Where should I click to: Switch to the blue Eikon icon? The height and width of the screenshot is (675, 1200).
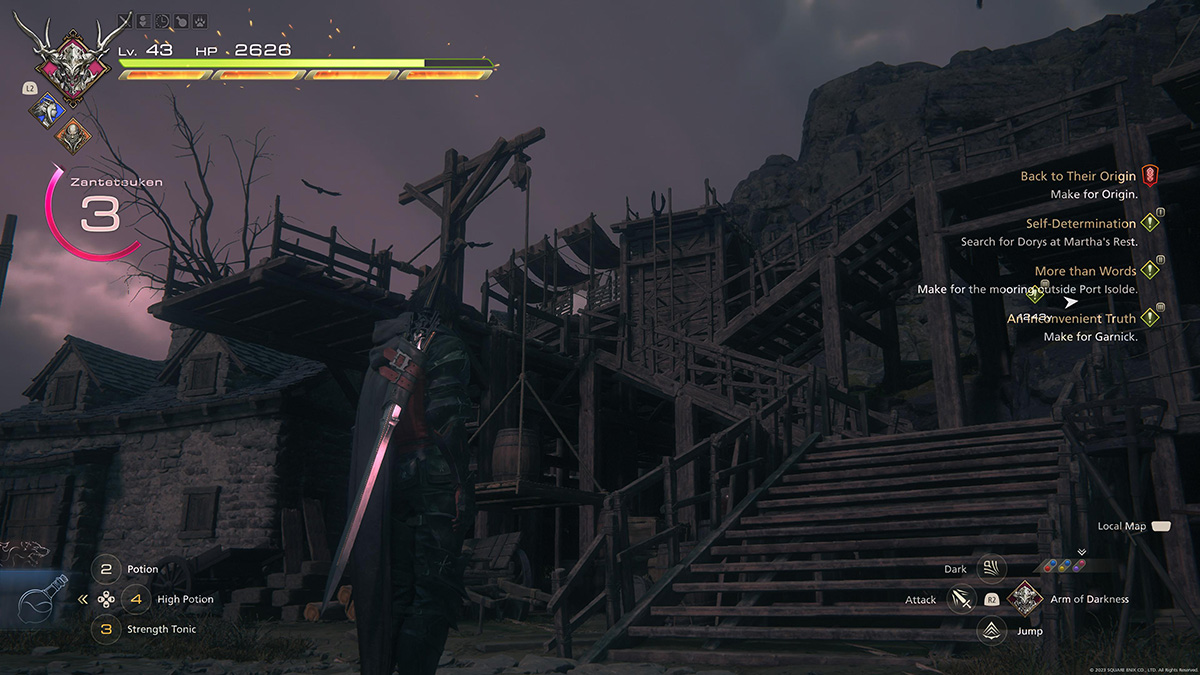point(46,109)
